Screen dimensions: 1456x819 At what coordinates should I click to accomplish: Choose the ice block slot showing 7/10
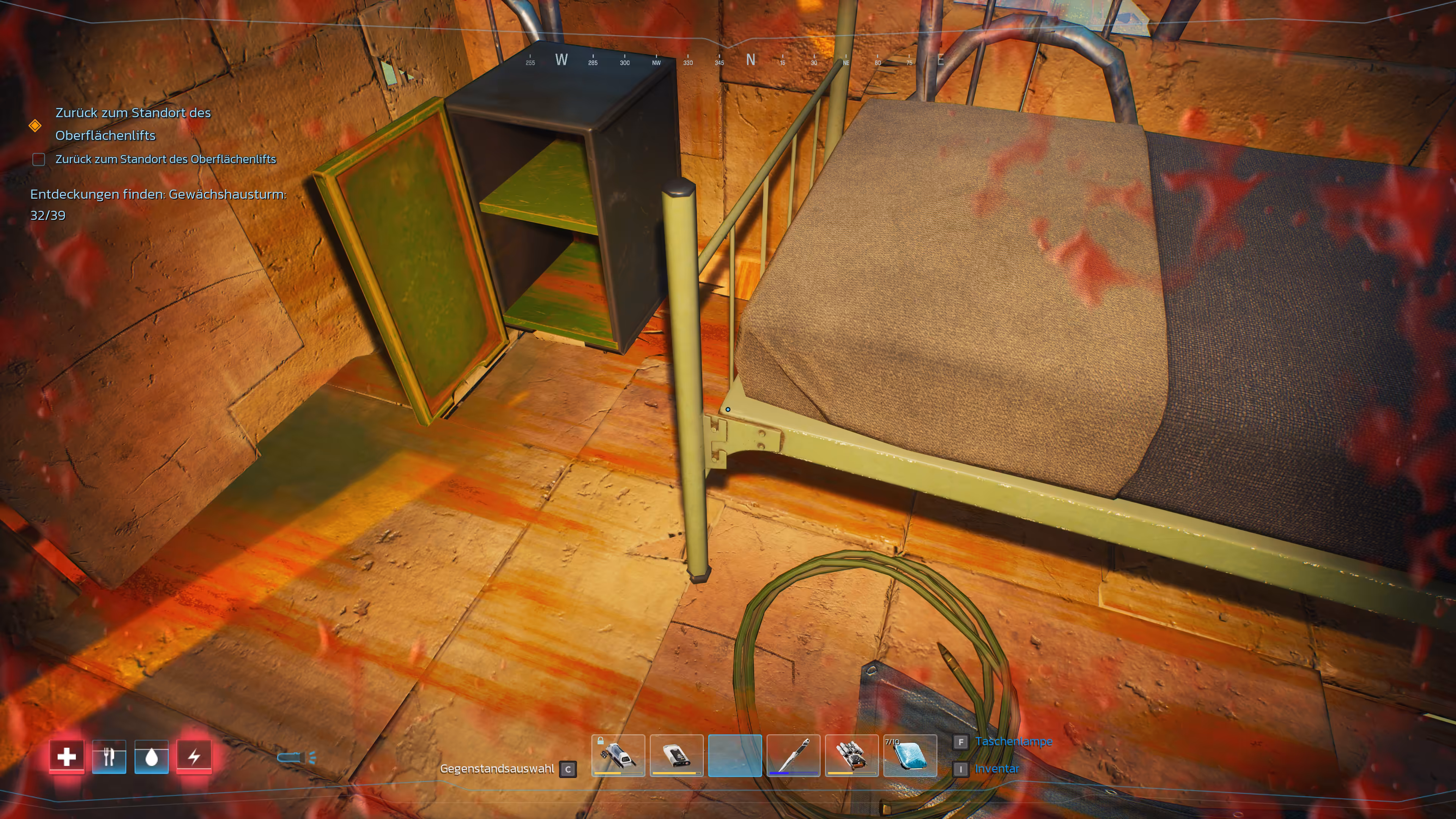point(910,755)
